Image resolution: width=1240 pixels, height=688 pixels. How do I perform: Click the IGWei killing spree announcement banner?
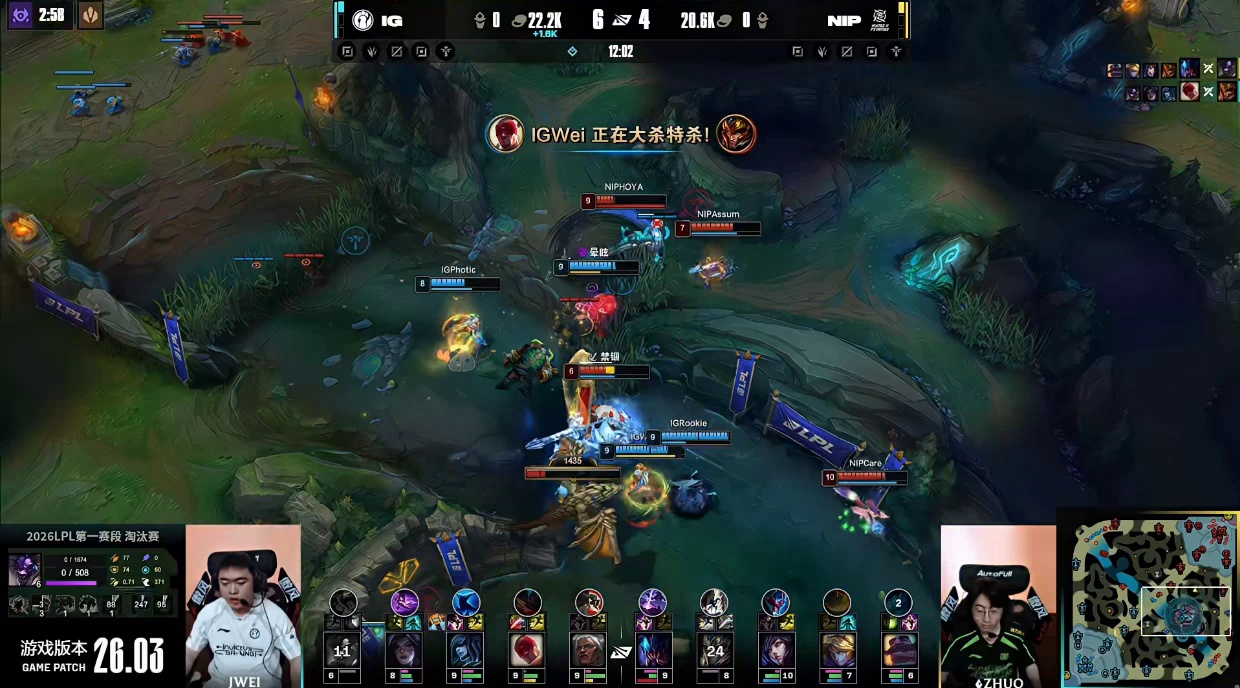pos(621,134)
